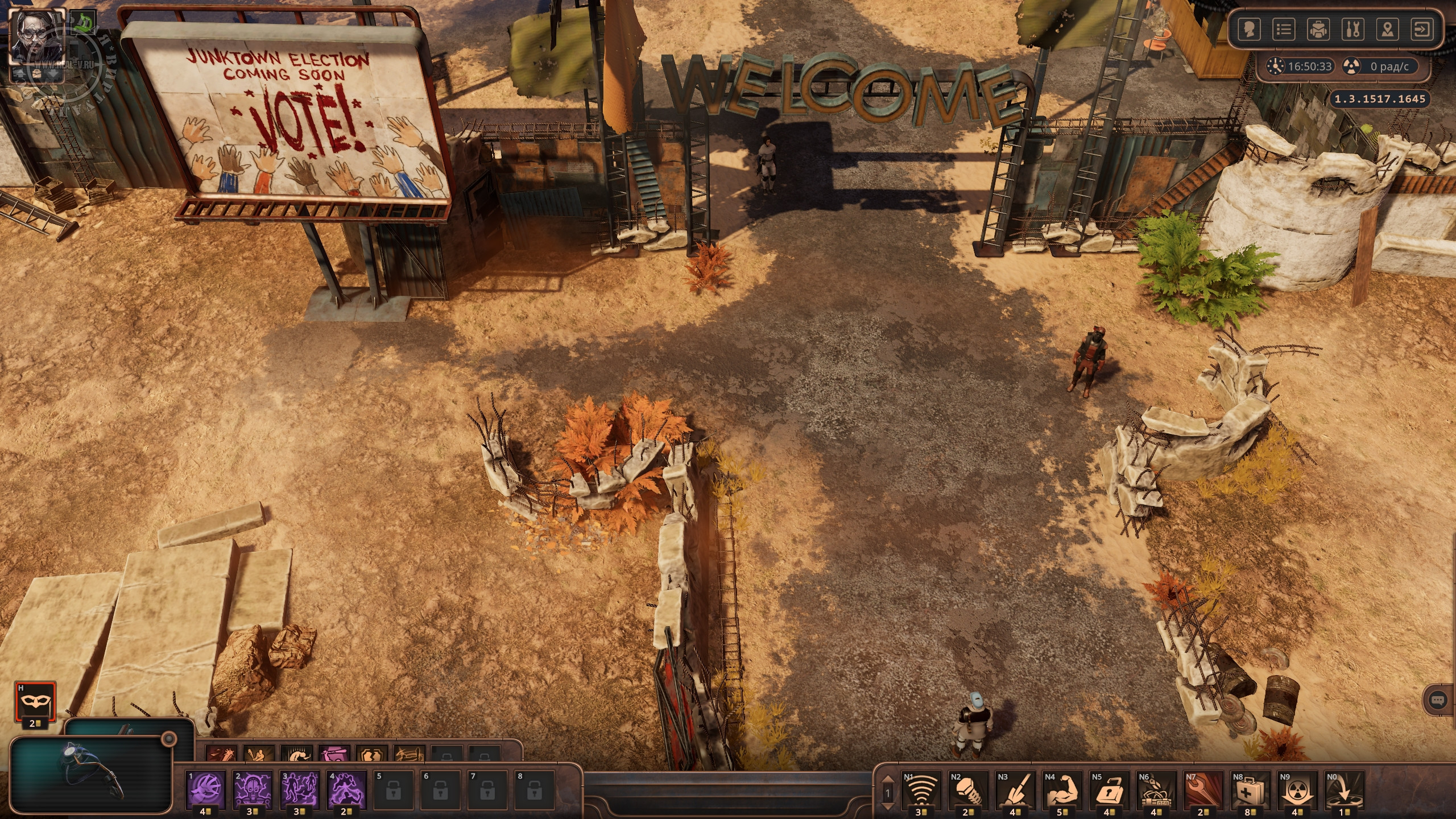Open the crafting tools menu
The width and height of the screenshot is (1456, 819).
point(1352,30)
